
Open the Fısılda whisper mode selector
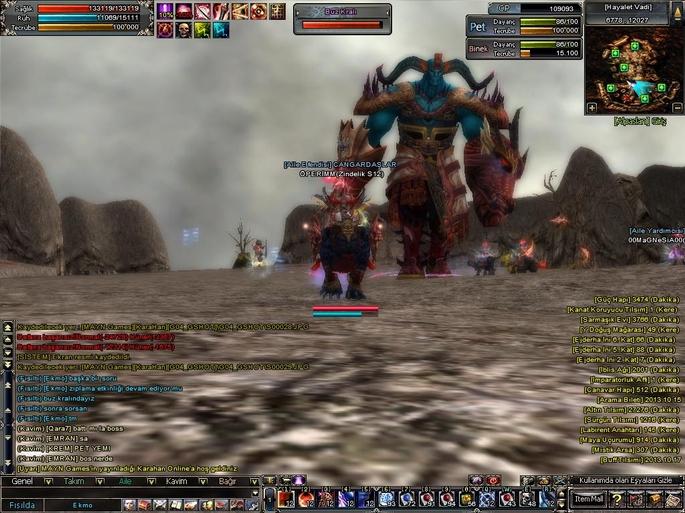pos(22,505)
